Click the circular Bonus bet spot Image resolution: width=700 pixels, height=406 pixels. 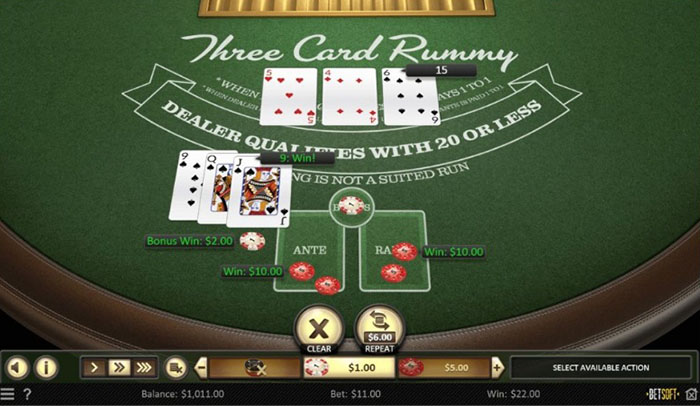(349, 207)
